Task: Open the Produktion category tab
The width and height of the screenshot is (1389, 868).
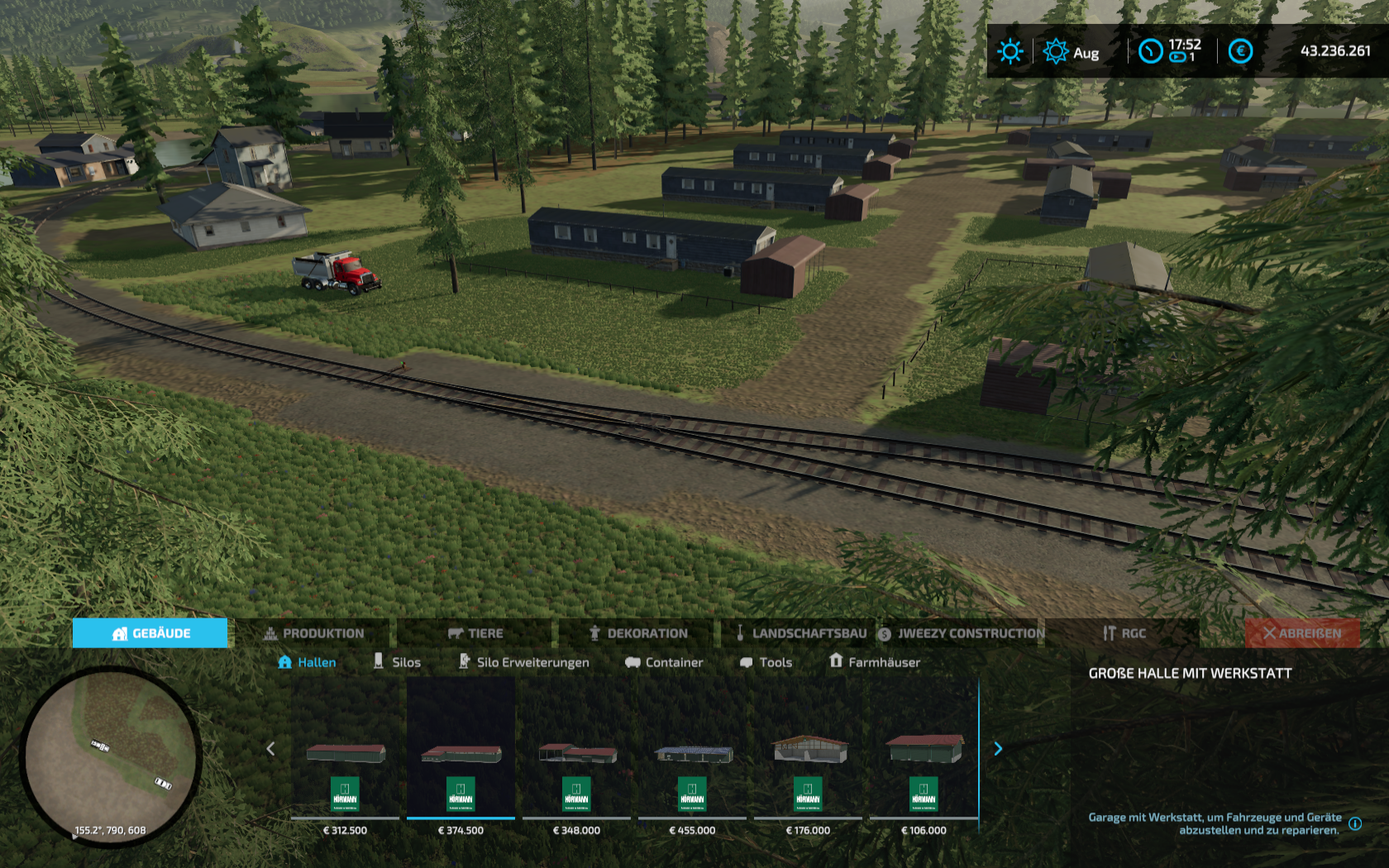Action: (x=313, y=633)
